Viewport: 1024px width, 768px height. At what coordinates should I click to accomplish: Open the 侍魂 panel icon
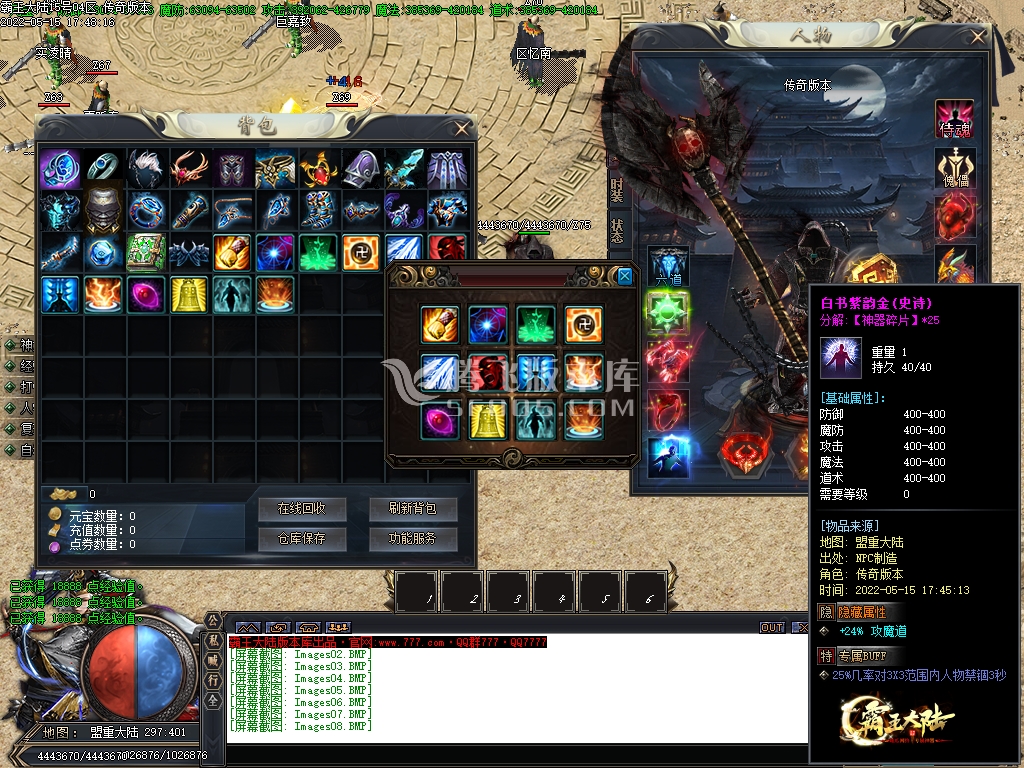click(x=955, y=120)
